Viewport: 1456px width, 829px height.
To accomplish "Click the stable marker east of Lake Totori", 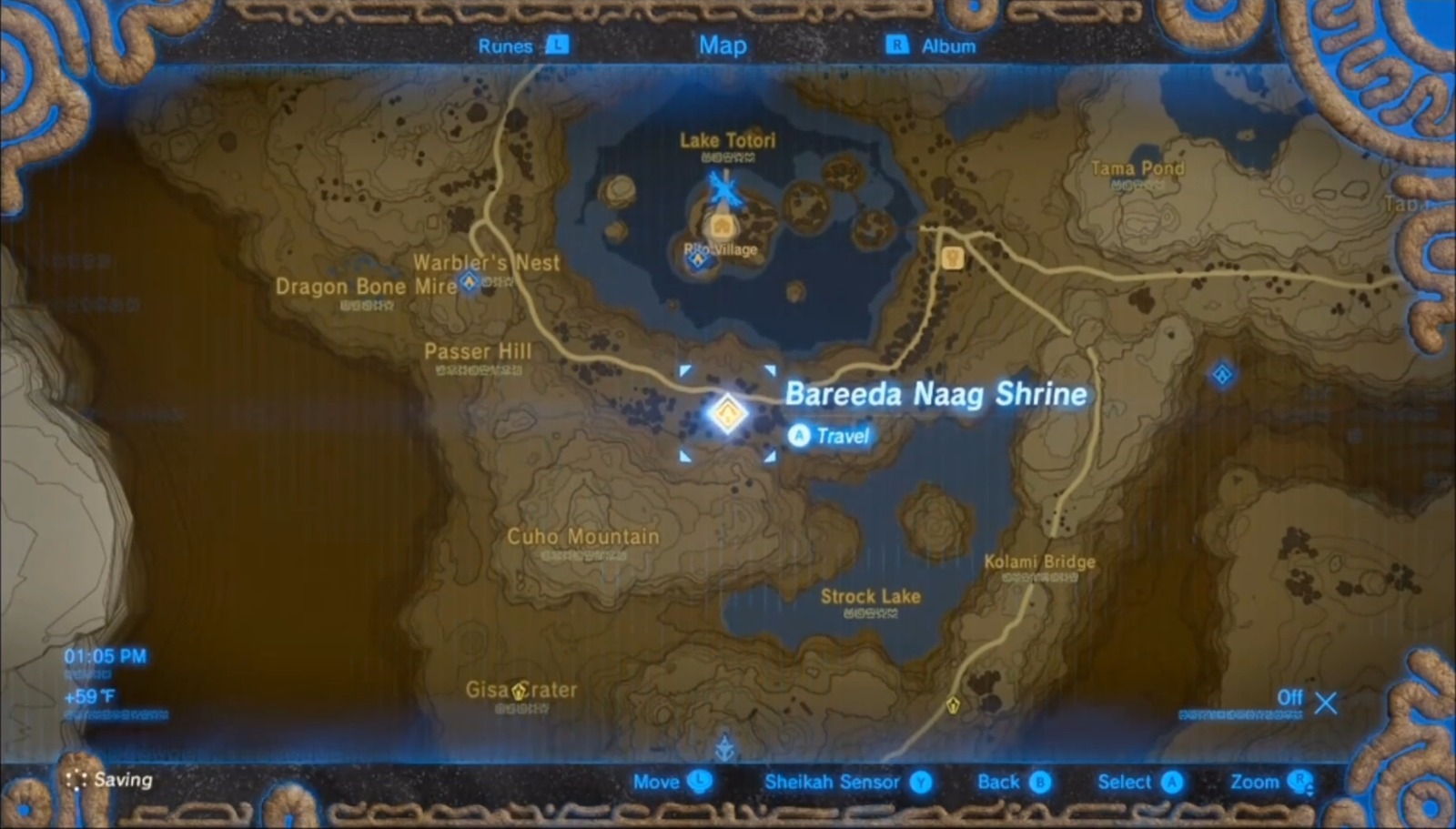I will click(951, 258).
